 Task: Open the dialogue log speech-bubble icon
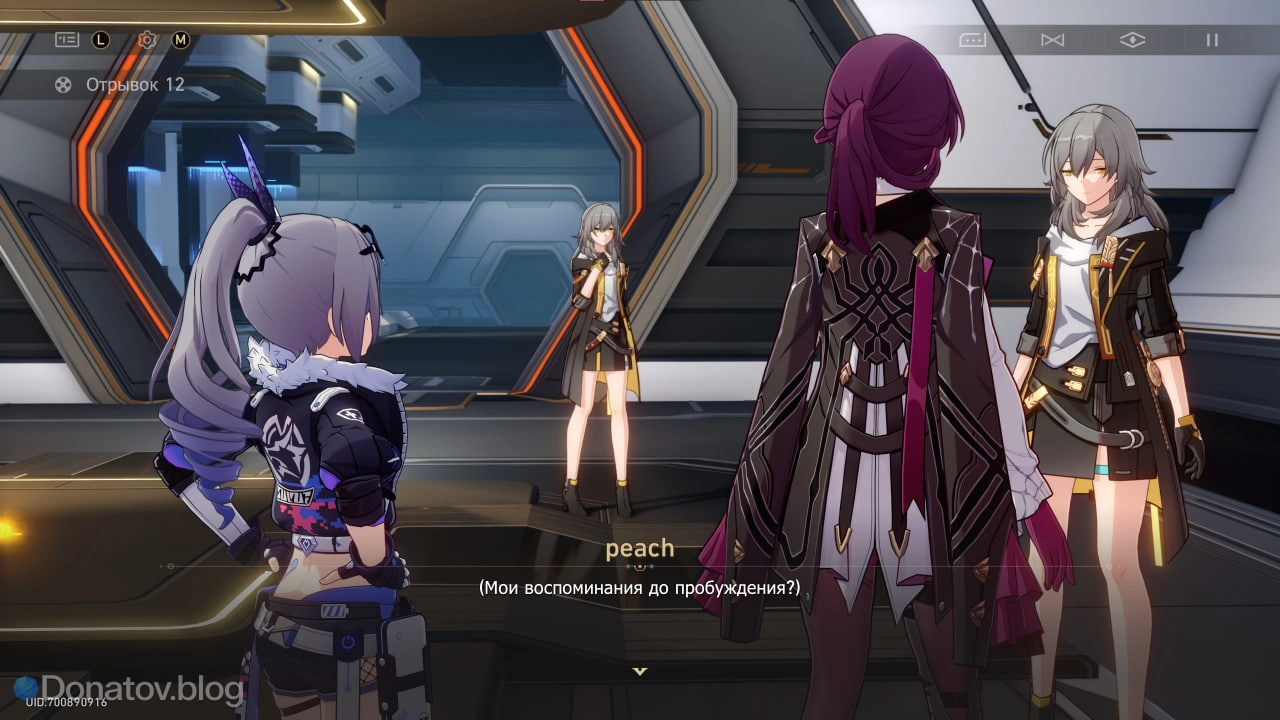(x=972, y=40)
